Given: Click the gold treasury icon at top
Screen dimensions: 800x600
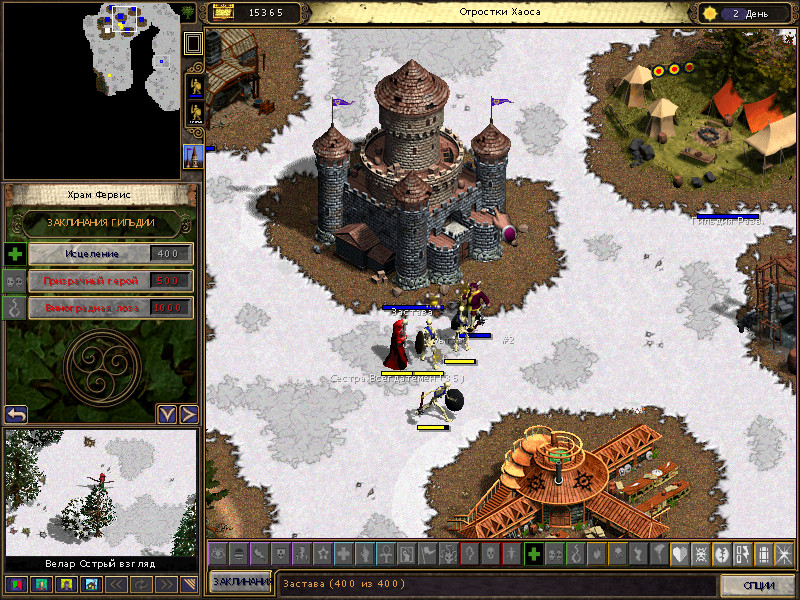Looking at the screenshot, I should (224, 13).
